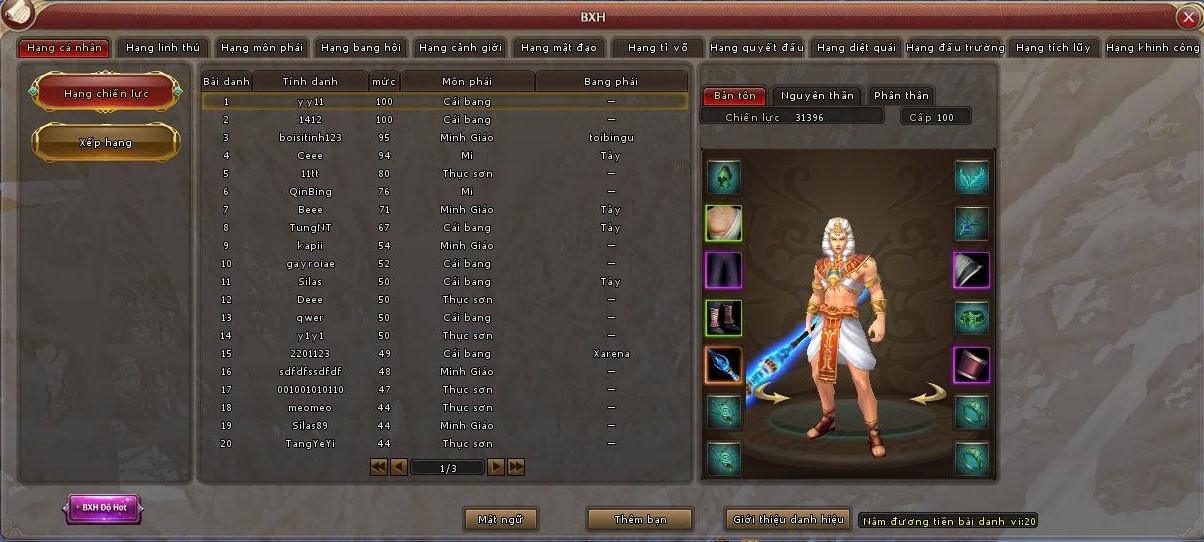Switch to the Nguyên thần tab

tap(817, 96)
